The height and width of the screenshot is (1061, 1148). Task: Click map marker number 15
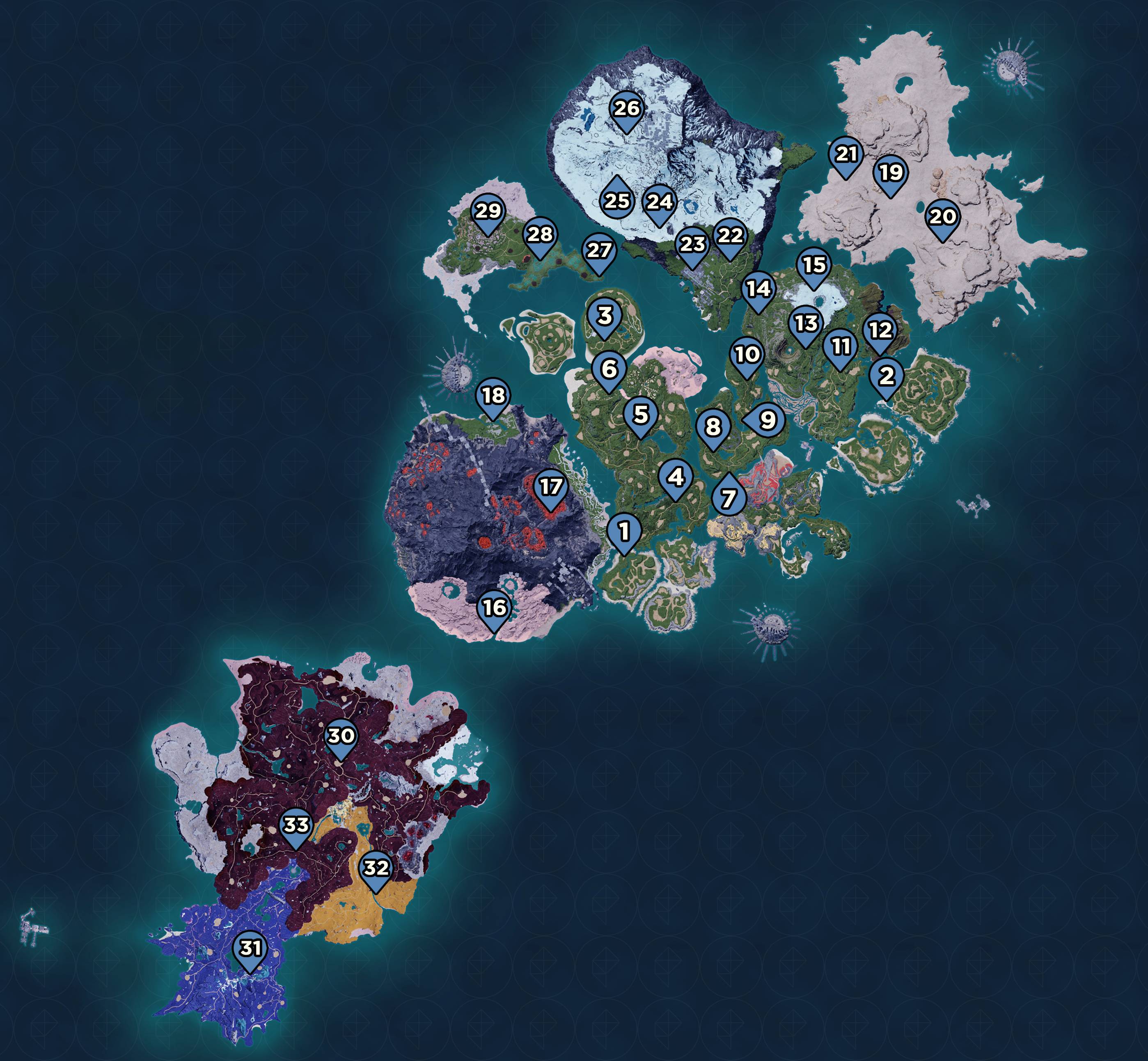click(x=813, y=266)
